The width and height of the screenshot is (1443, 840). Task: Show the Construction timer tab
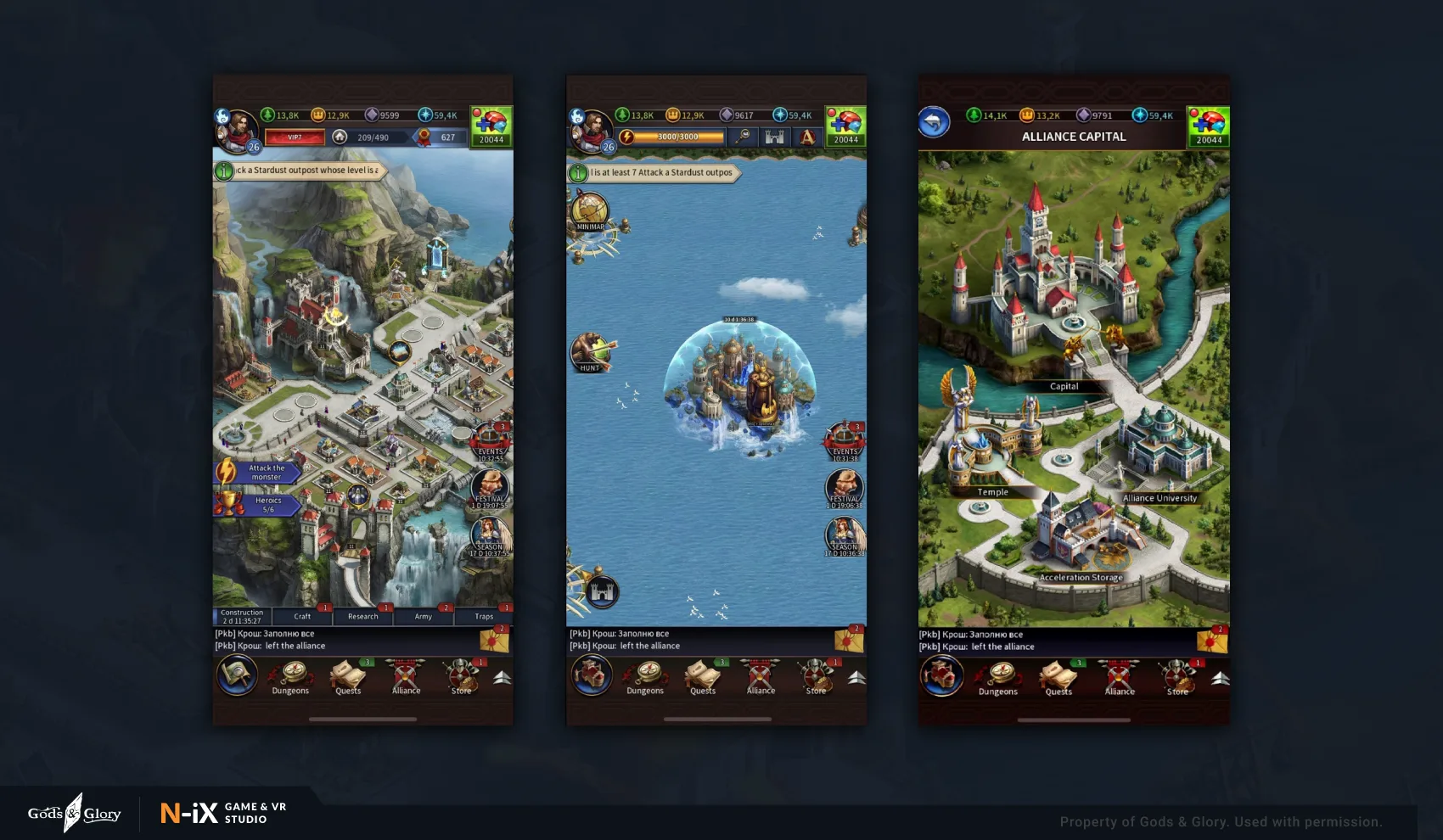(242, 617)
